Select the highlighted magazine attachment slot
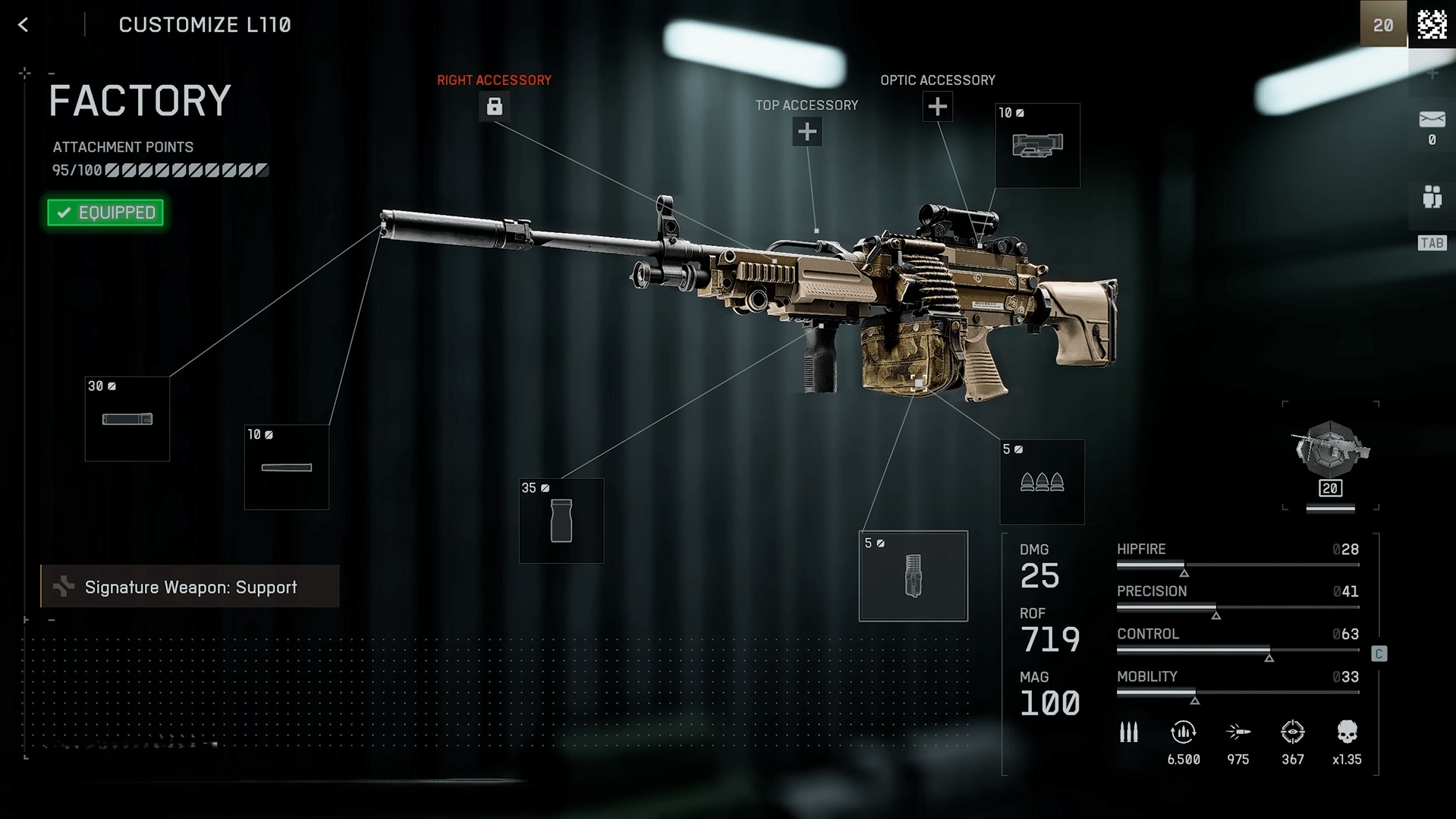Viewport: 1456px width, 819px height. (x=913, y=576)
